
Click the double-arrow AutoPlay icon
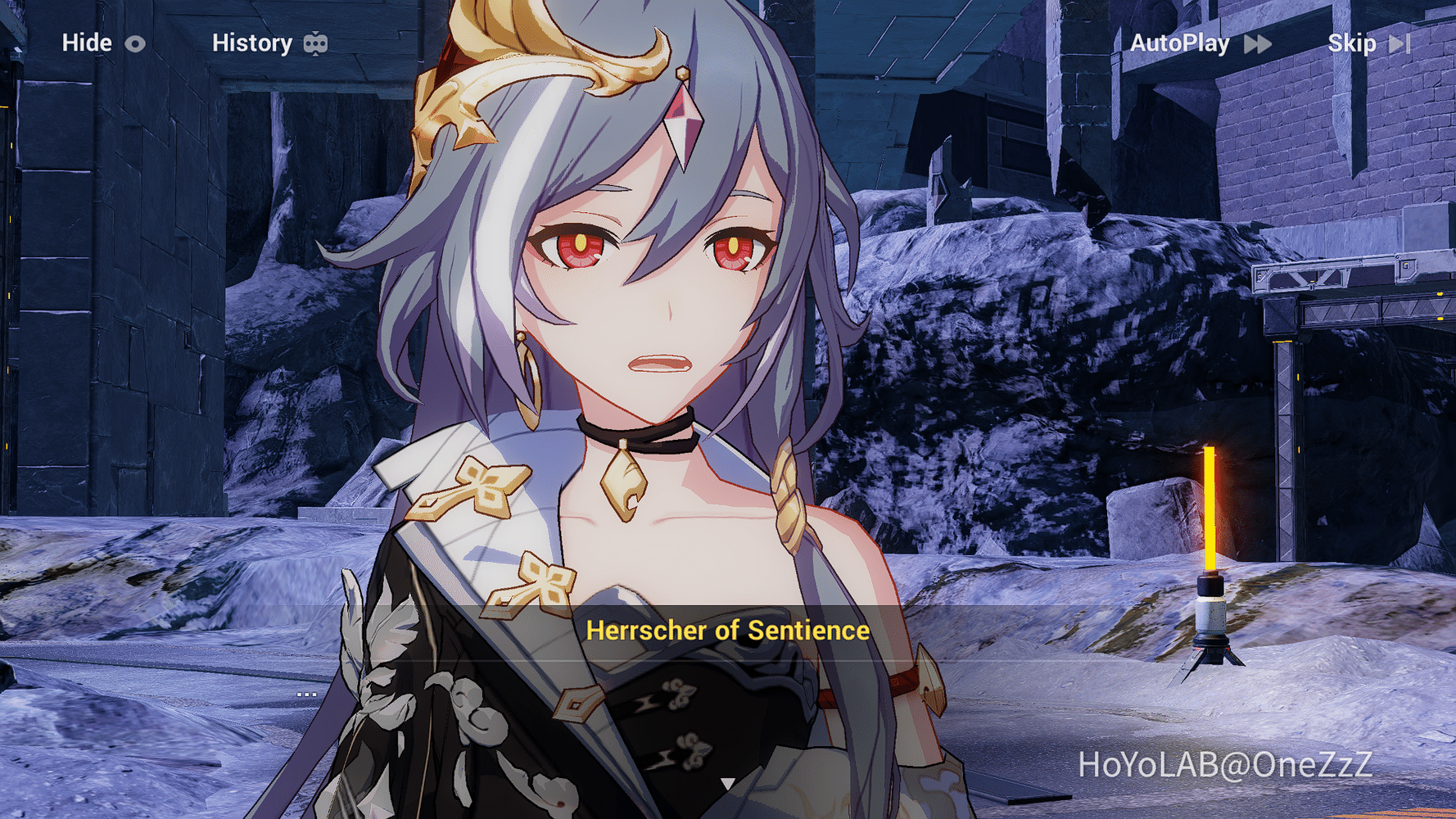(x=1257, y=43)
